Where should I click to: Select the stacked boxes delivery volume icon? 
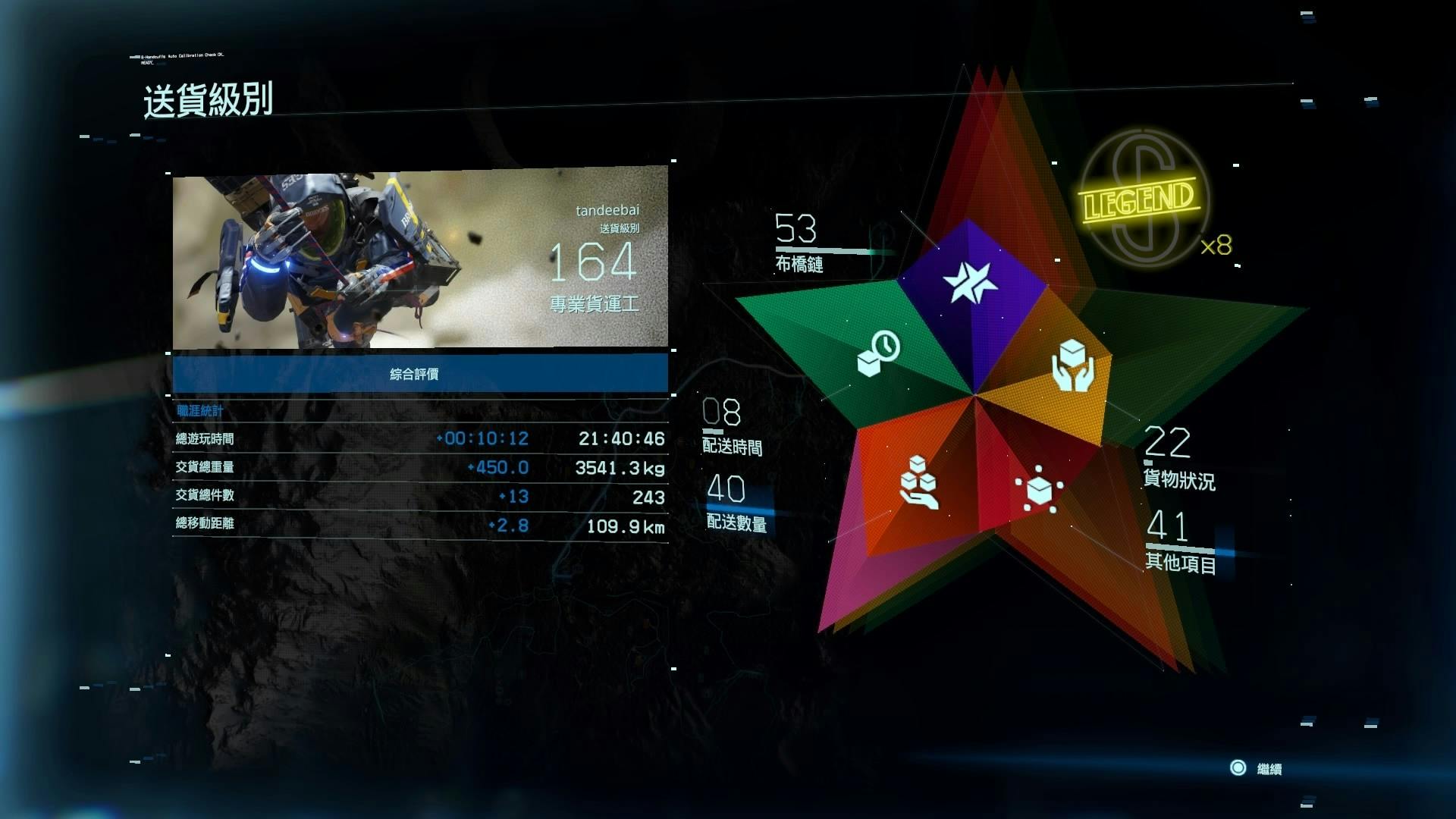(x=918, y=482)
